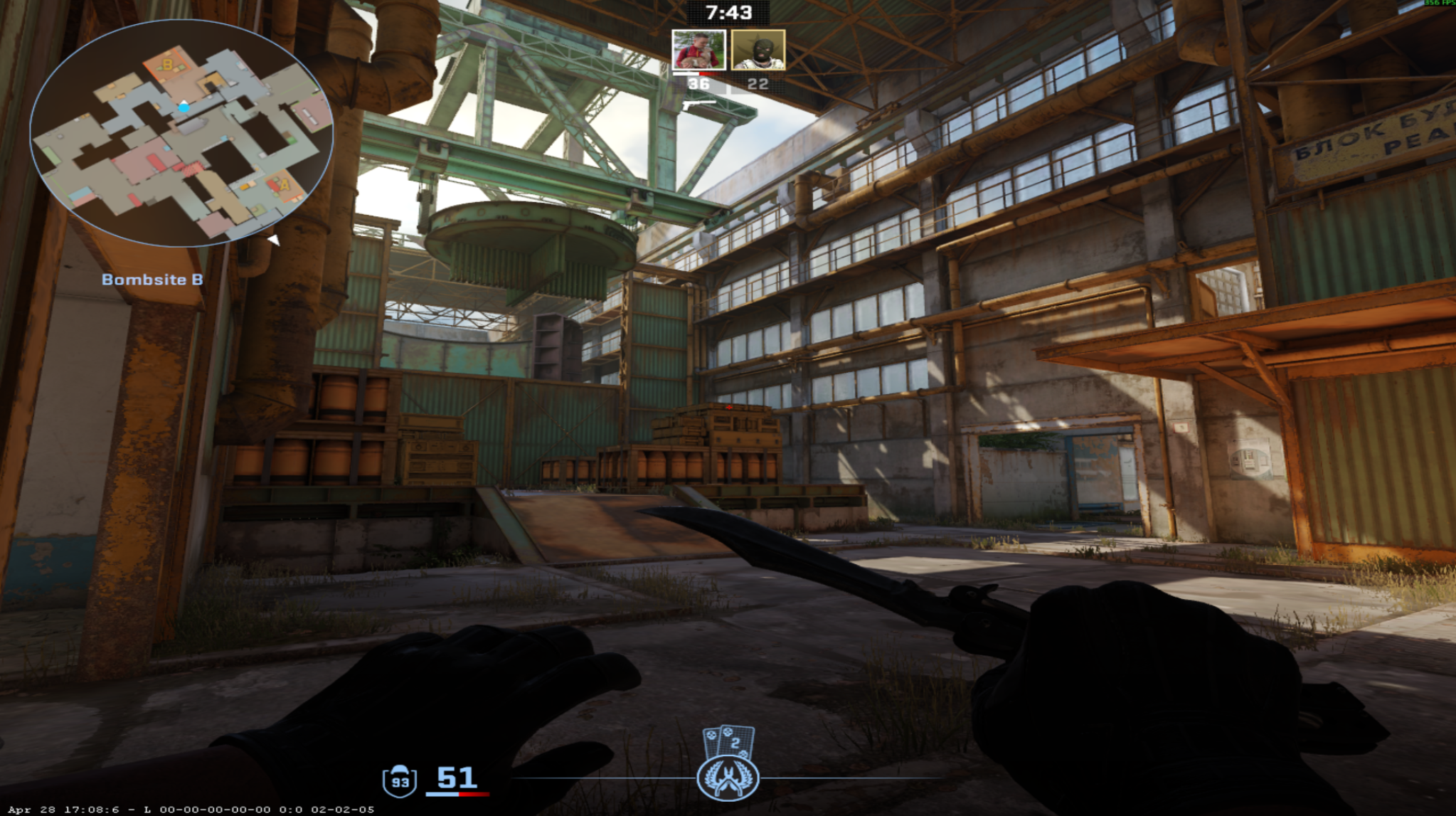The width and height of the screenshot is (1456, 816).
Task: Expand the Terrorist team score 22
Action: (x=757, y=83)
